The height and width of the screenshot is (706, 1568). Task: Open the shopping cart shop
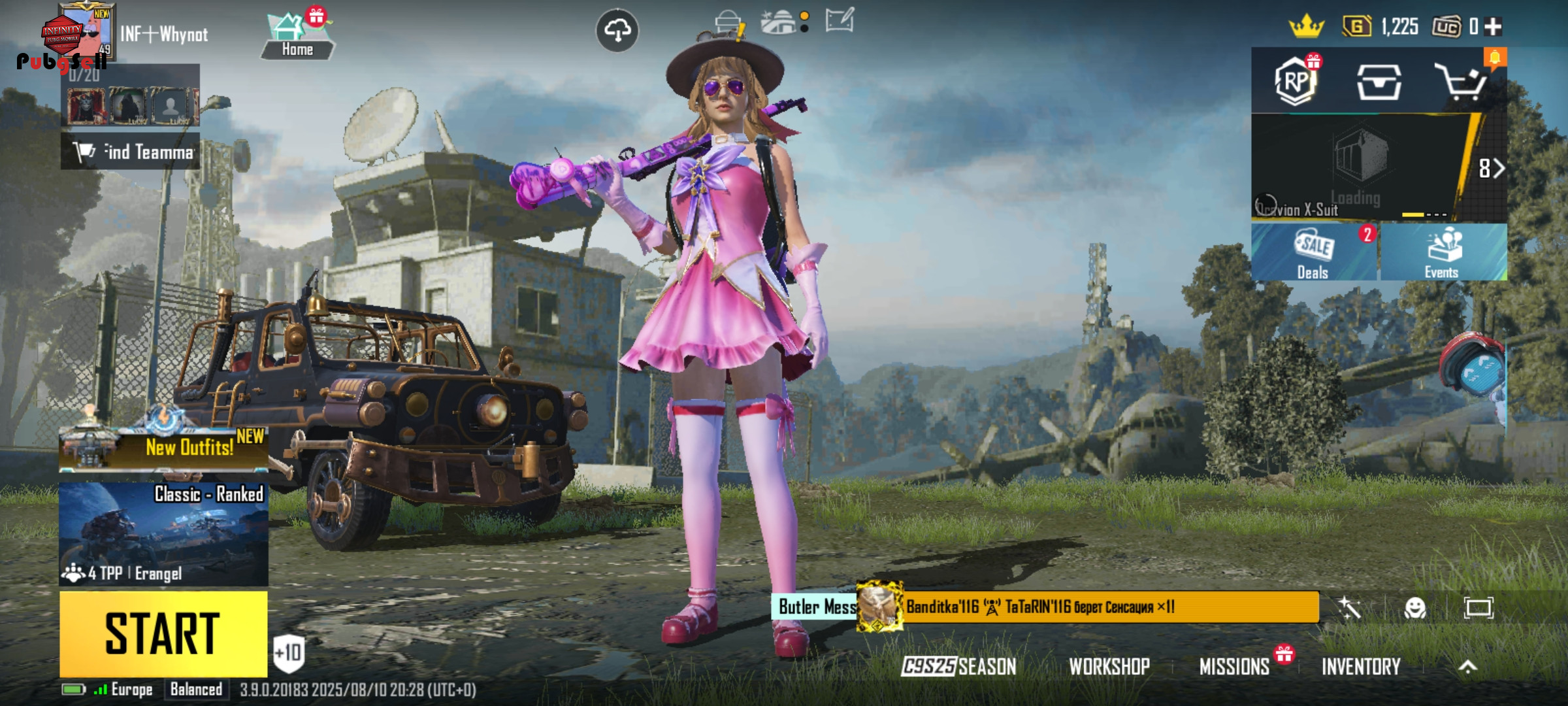click(1461, 82)
